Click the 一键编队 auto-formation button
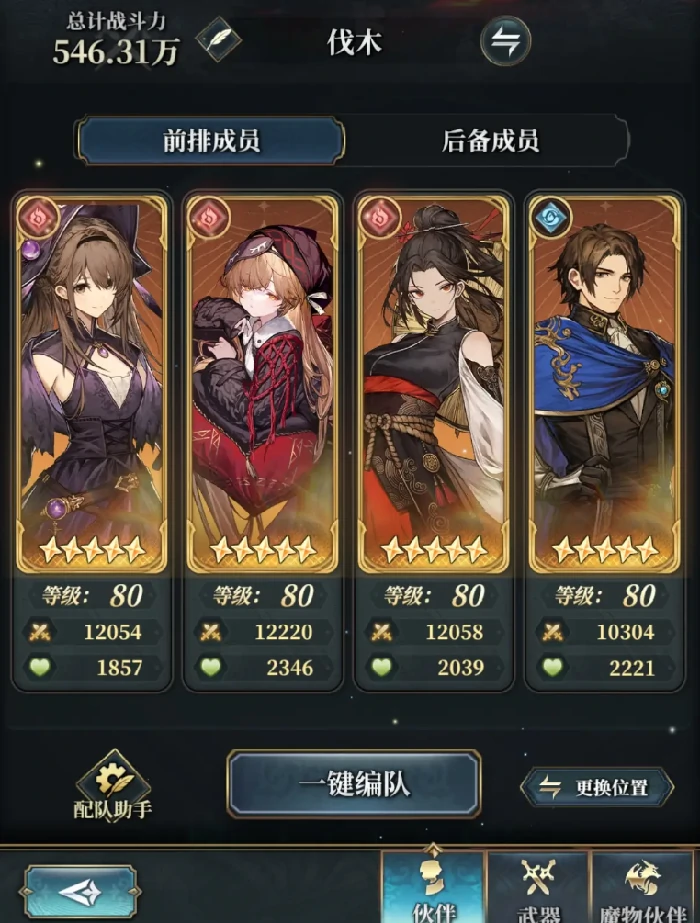 pyautogui.click(x=354, y=783)
